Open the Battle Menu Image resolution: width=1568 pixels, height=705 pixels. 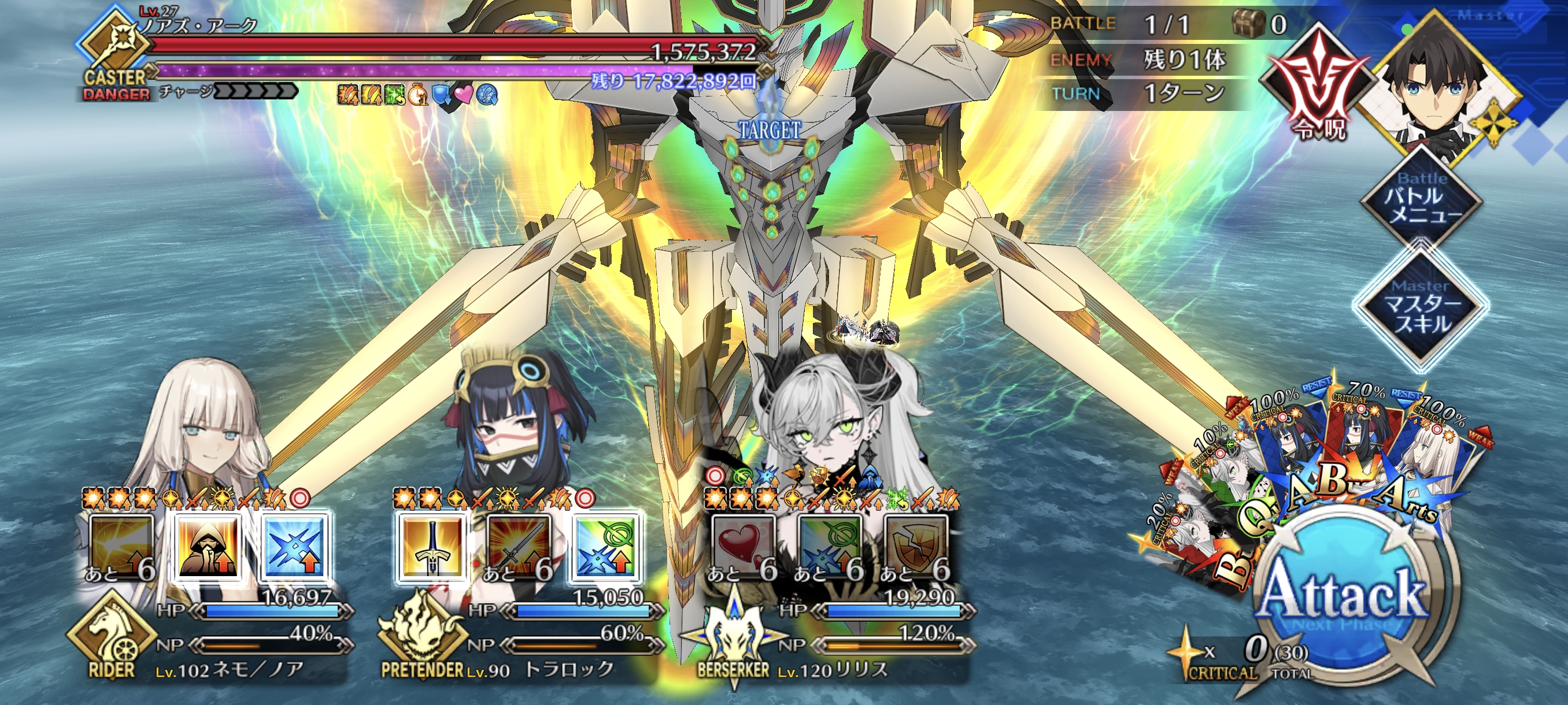1421,198
